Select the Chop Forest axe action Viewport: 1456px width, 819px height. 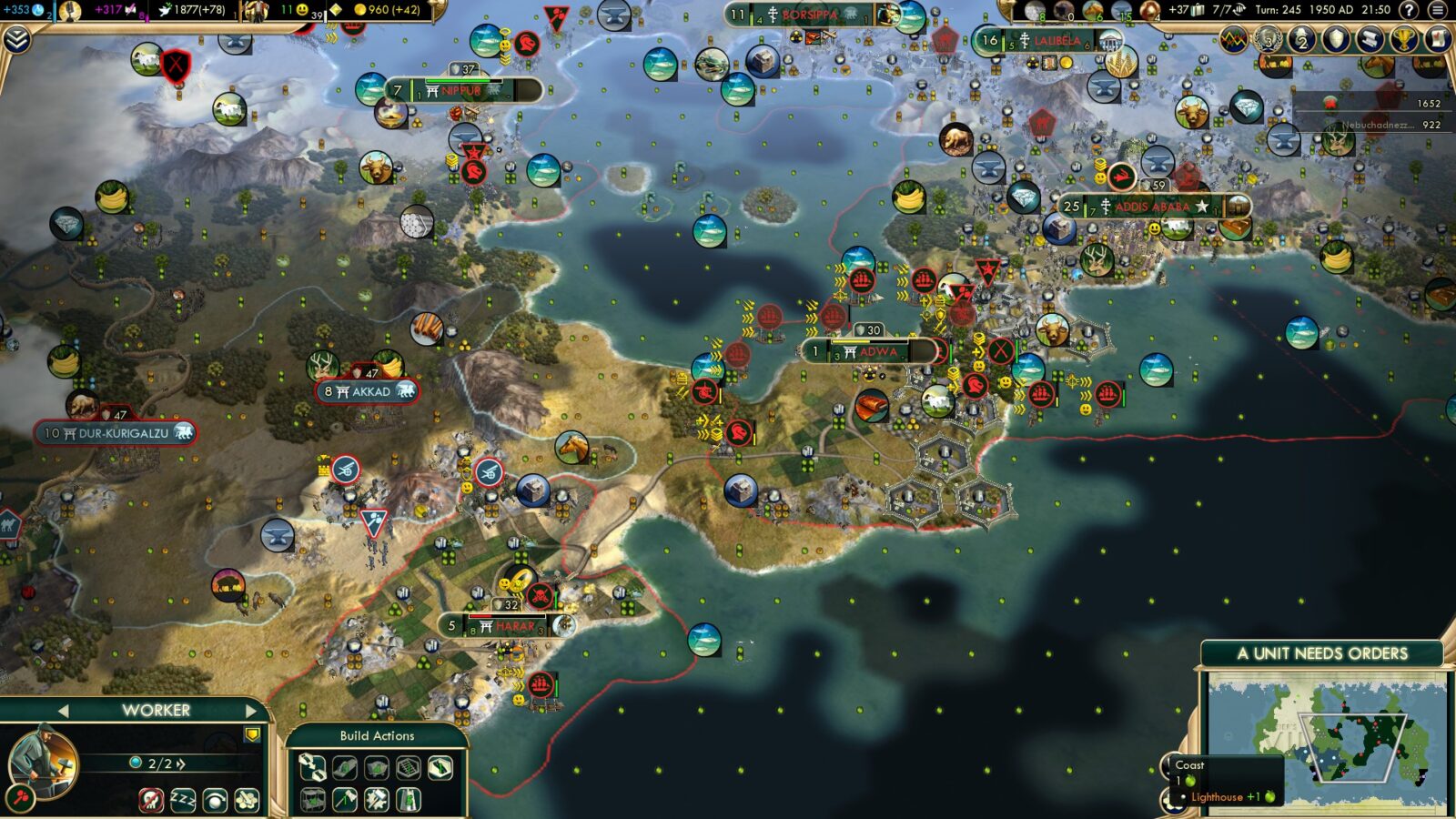point(345,801)
